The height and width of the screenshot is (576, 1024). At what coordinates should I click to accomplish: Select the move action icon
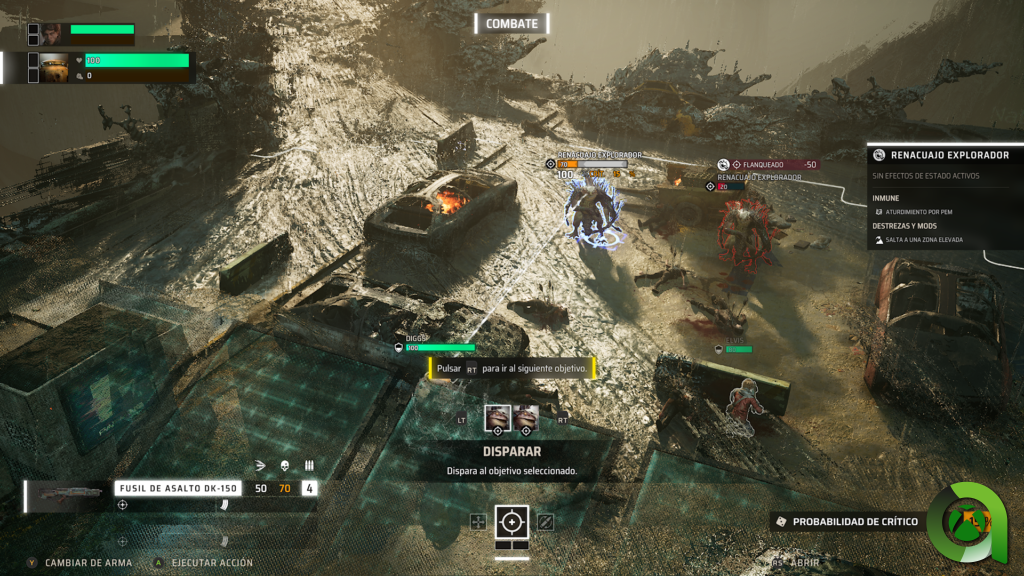(x=478, y=521)
